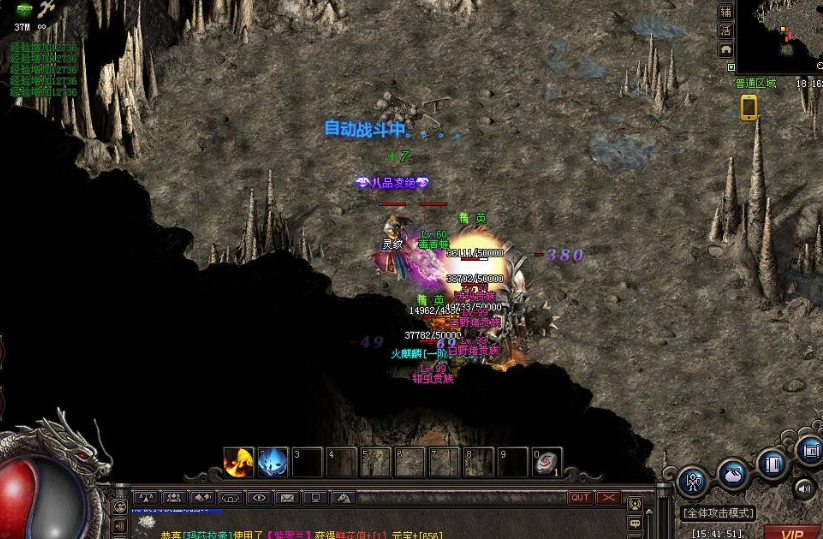The image size is (823, 539).
Task: Click the house icon button beside the minimap
Action: [727, 49]
